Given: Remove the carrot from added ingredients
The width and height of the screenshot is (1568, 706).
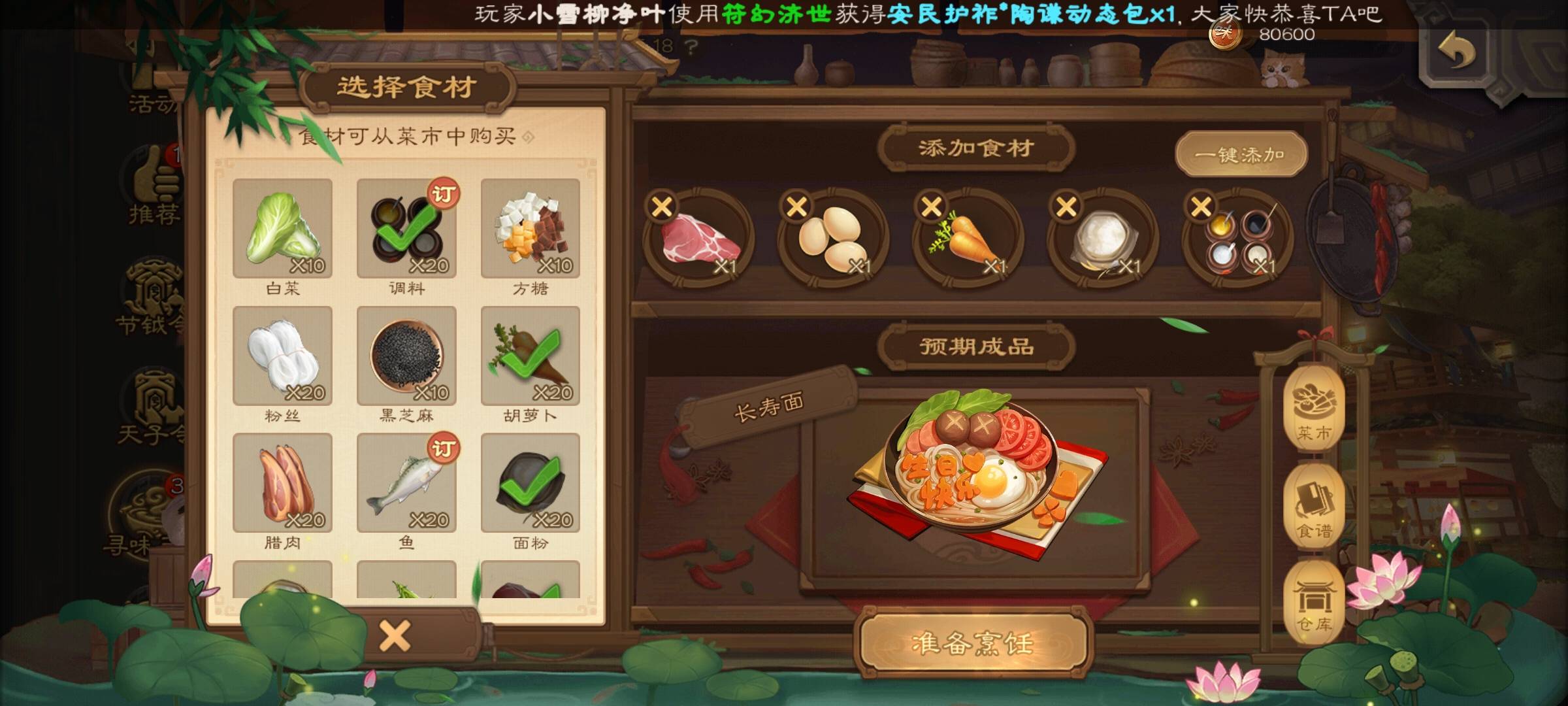Looking at the screenshot, I should [x=932, y=207].
